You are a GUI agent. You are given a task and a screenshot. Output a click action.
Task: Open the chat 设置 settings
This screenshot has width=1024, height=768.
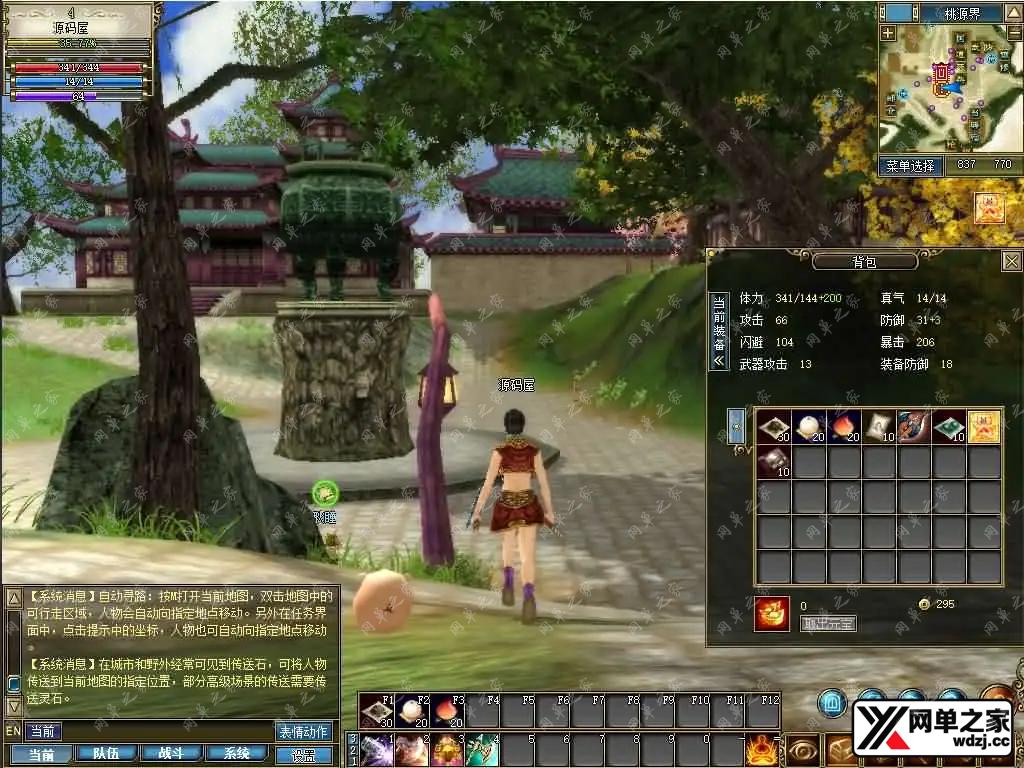pos(303,755)
